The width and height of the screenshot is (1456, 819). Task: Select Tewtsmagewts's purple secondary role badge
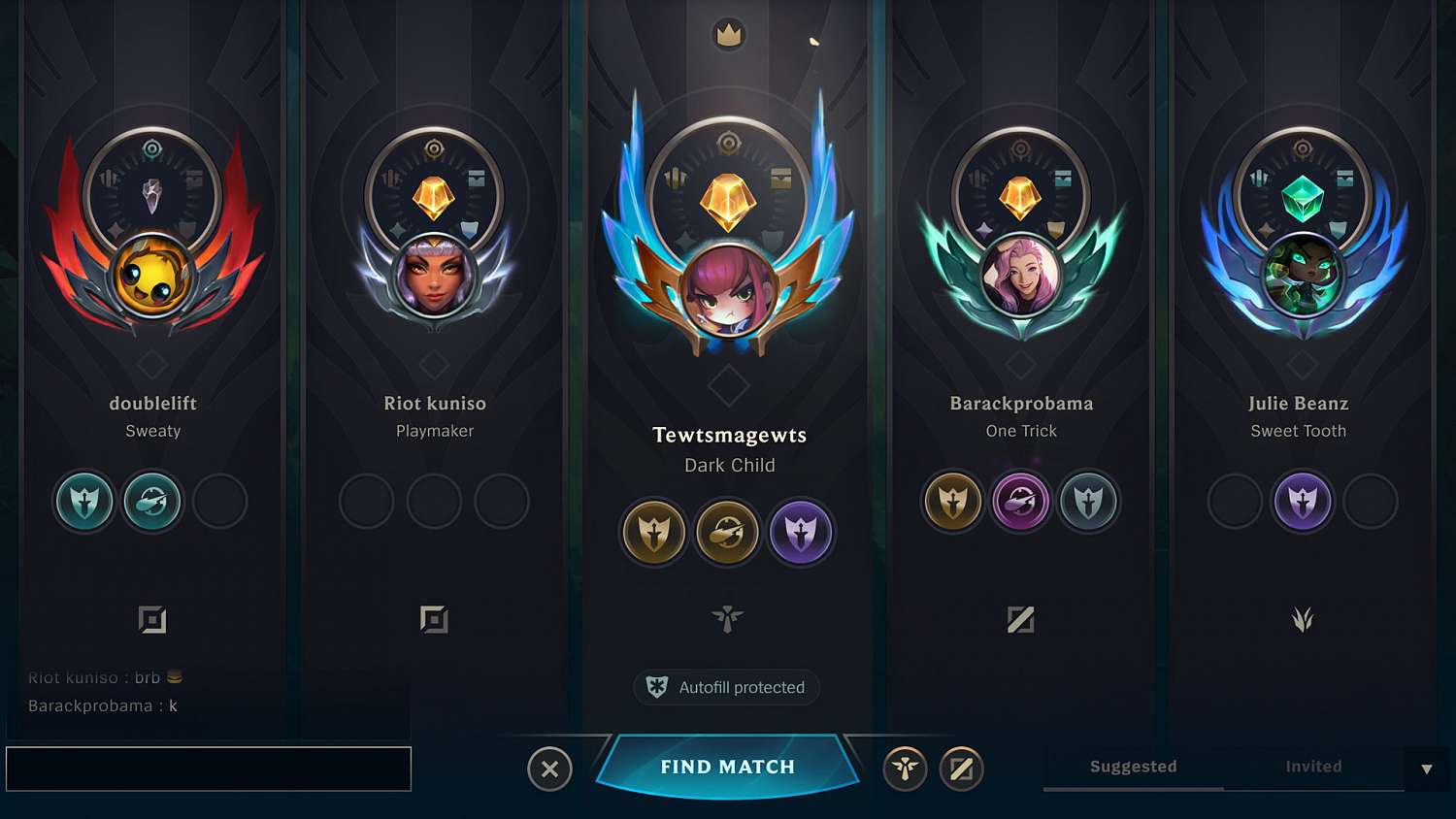[x=801, y=532]
